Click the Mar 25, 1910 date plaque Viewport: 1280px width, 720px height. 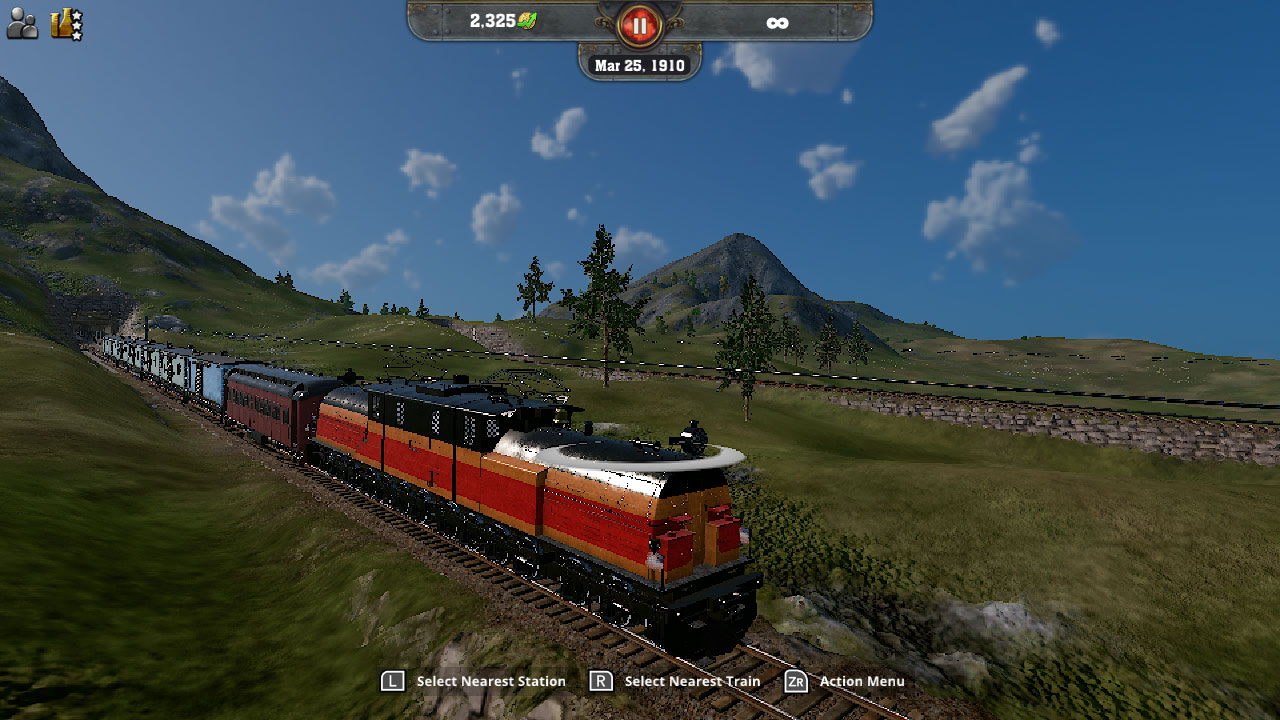coord(639,64)
